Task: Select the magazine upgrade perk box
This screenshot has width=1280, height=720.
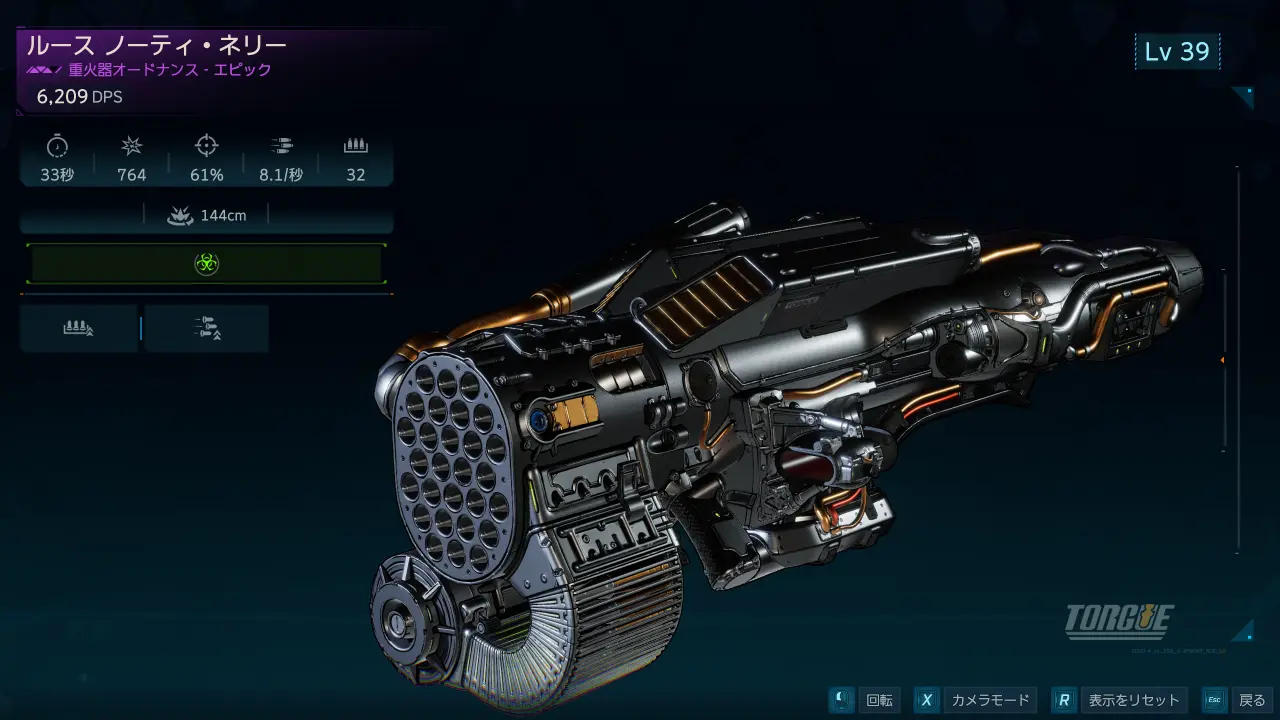Action: (79, 328)
